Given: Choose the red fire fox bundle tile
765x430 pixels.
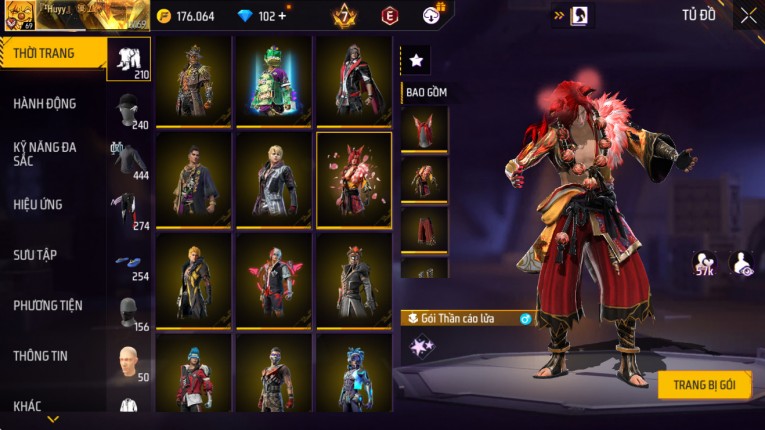Looking at the screenshot, I should coord(354,180).
